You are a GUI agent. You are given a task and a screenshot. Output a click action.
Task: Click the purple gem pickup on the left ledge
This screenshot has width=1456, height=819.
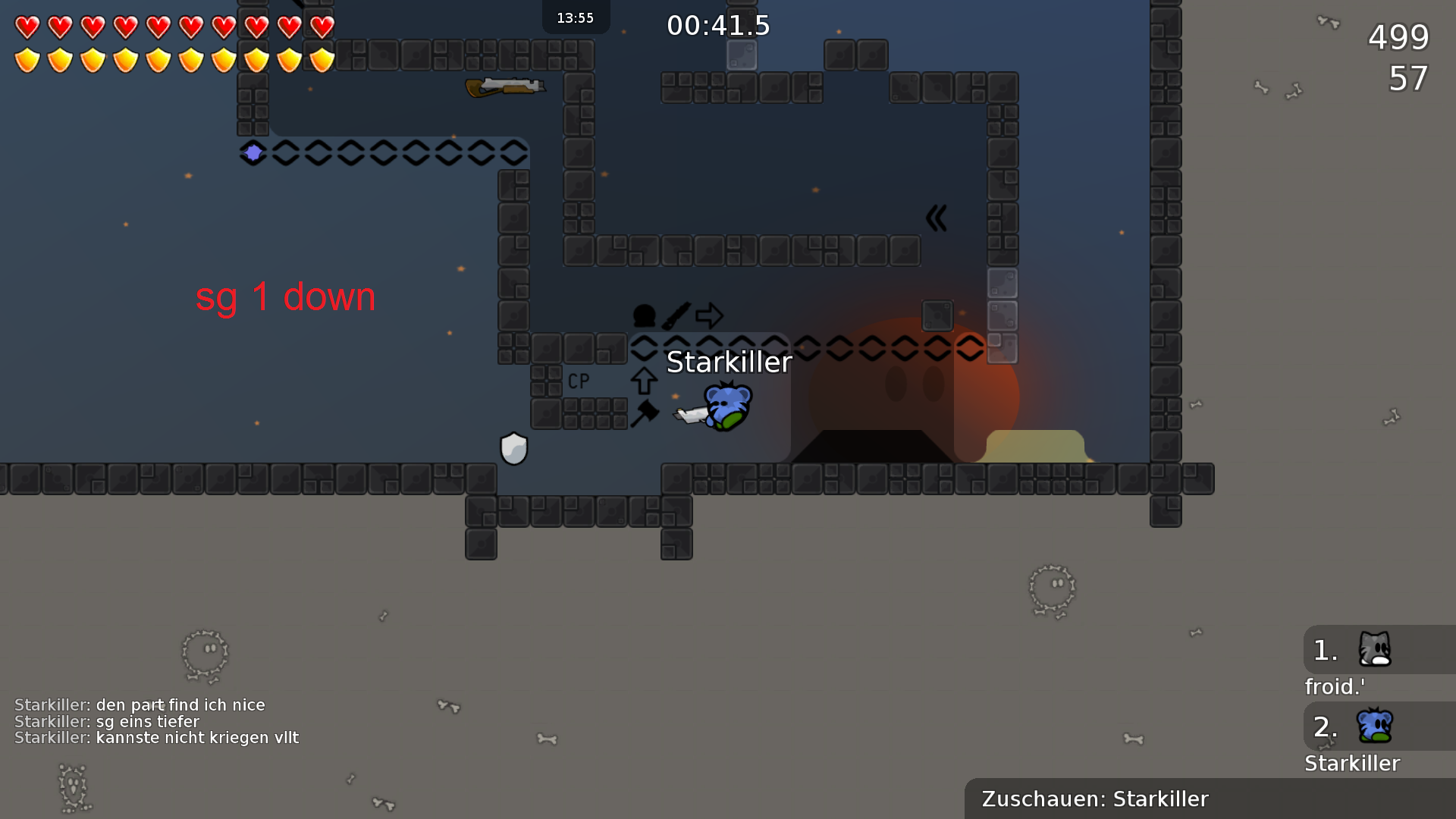coord(253,153)
